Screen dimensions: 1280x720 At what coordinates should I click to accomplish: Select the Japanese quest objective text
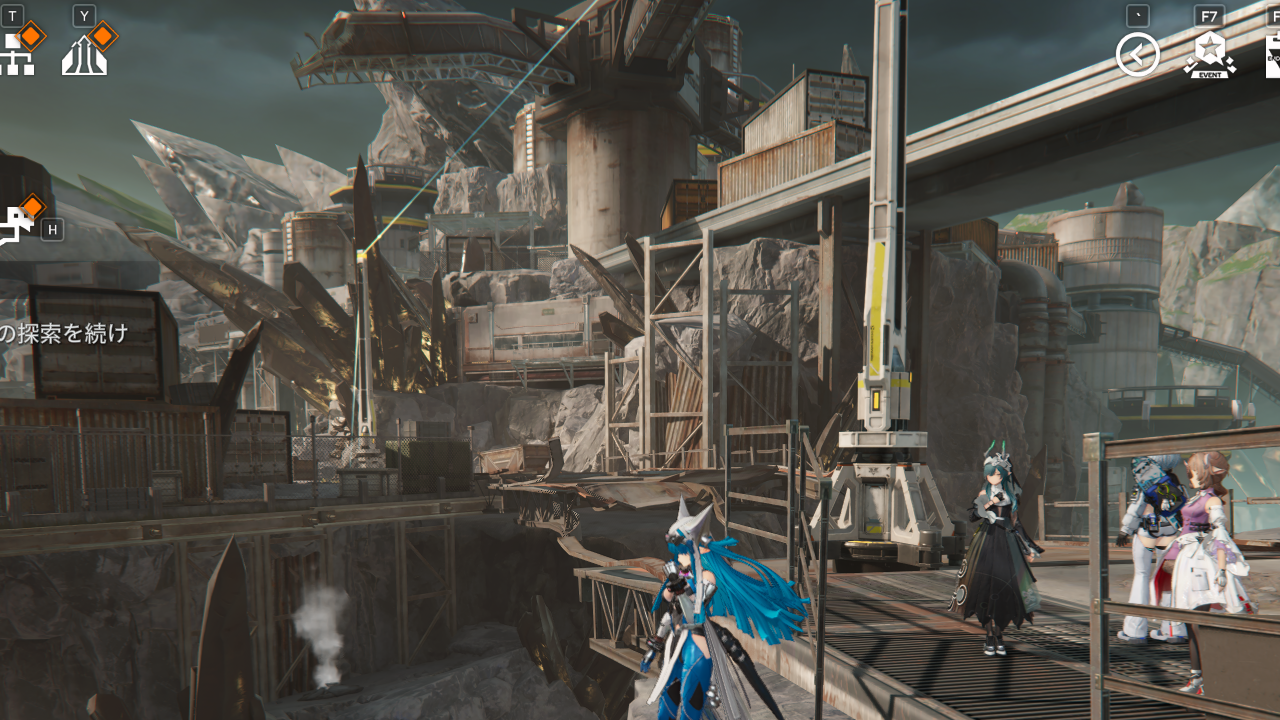tap(64, 333)
